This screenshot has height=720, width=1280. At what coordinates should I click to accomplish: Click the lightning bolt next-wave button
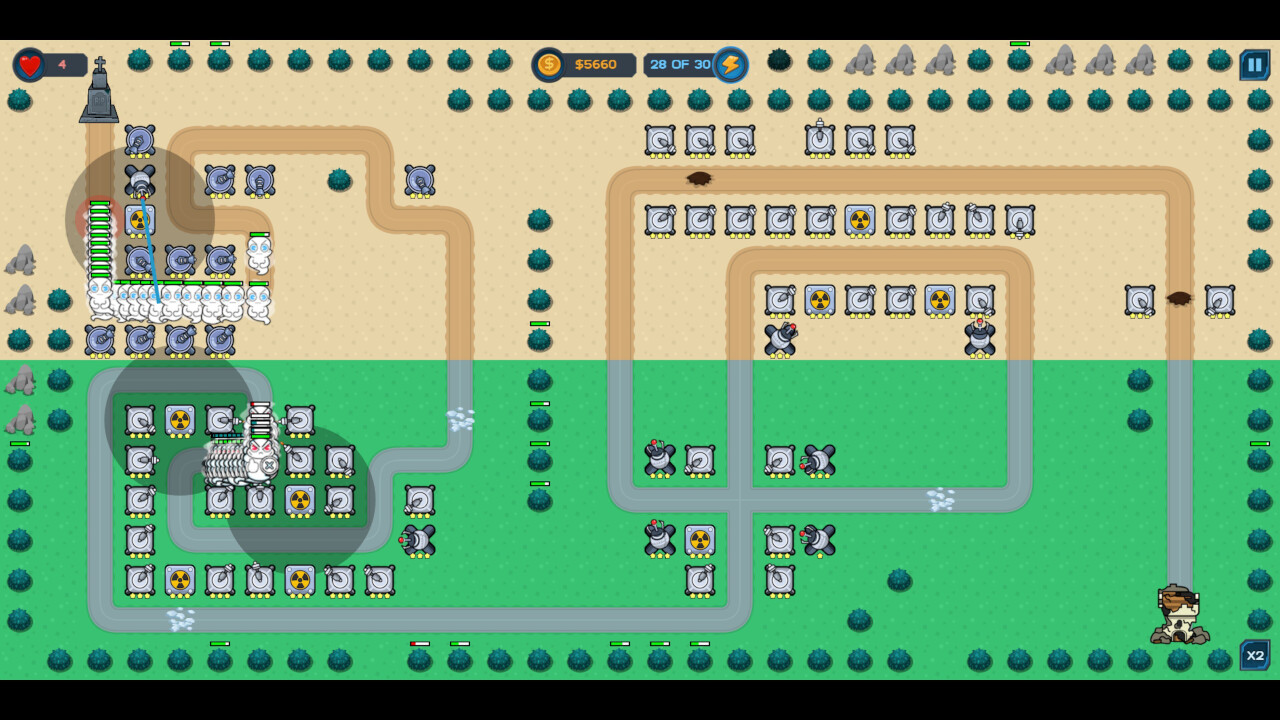pos(732,64)
